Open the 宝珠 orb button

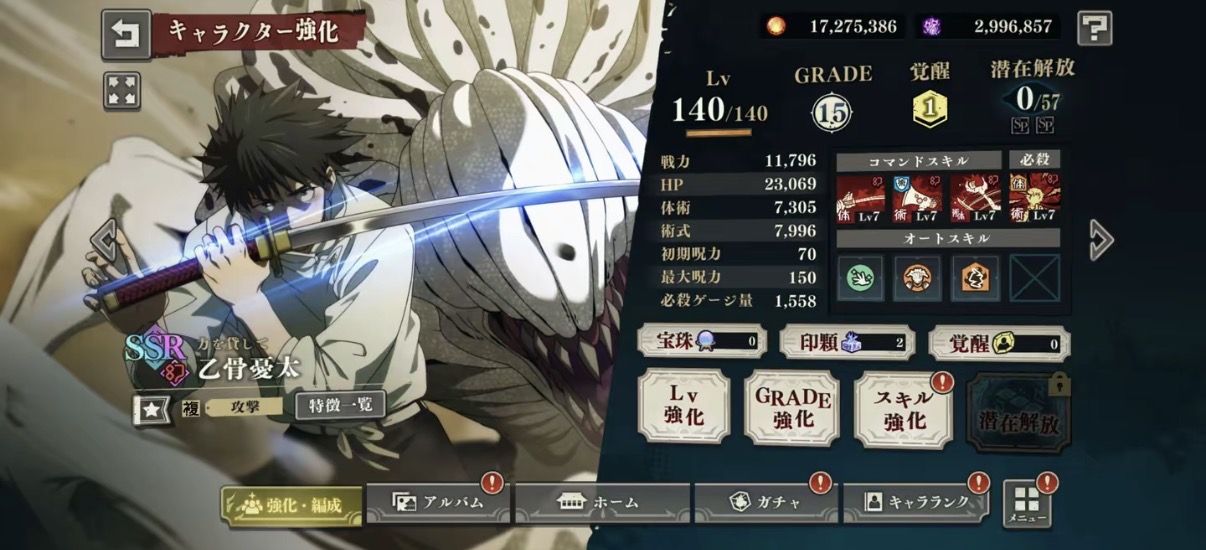click(702, 342)
